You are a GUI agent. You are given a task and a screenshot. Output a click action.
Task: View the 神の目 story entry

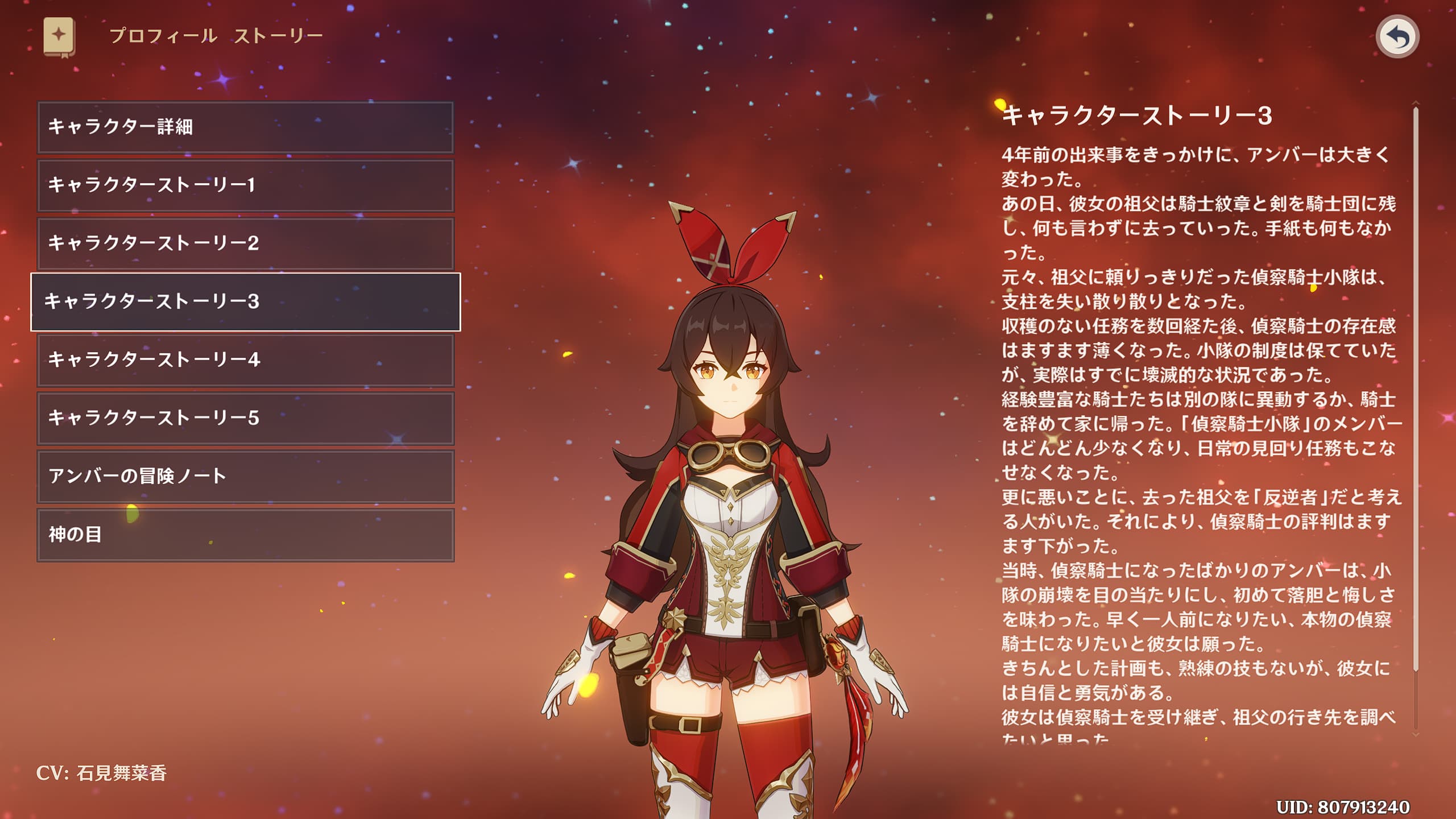tap(245, 535)
